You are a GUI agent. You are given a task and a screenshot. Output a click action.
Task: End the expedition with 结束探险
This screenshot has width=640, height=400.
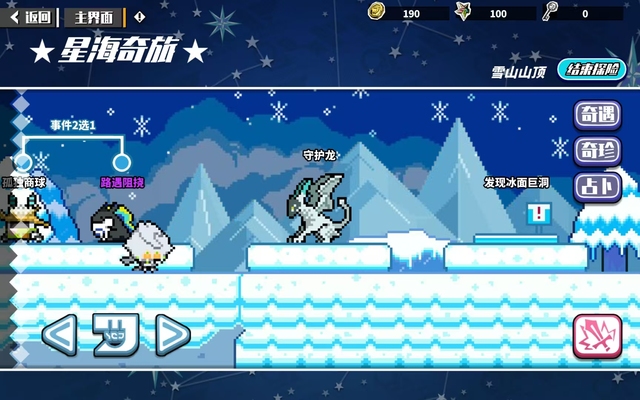594,70
